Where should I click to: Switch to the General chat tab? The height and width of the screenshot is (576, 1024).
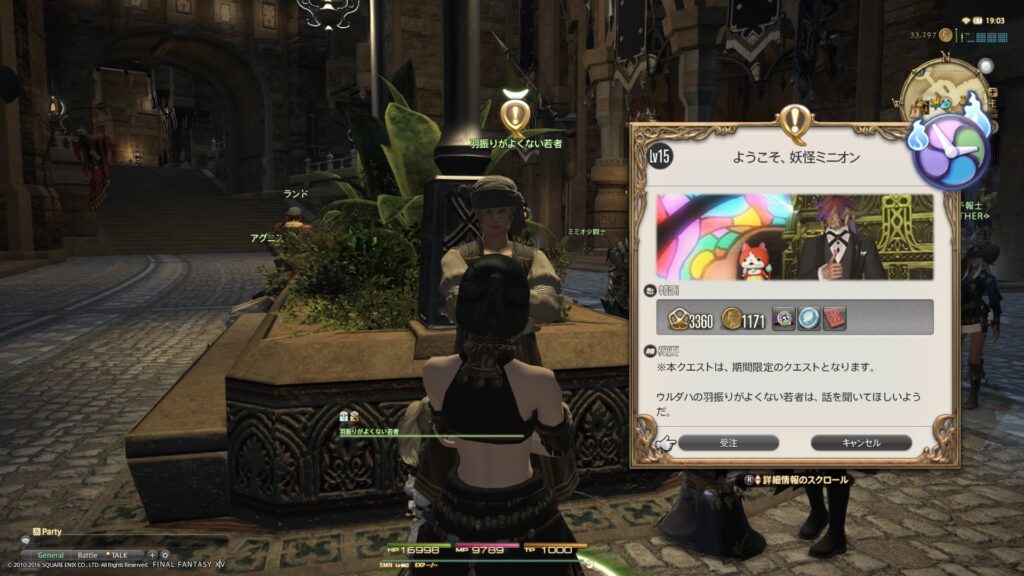[50, 554]
